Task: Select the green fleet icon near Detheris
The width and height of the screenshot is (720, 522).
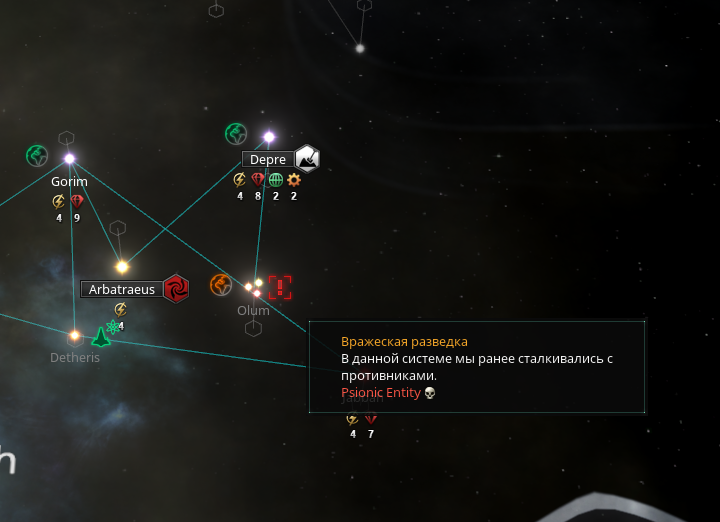Action: [101, 336]
